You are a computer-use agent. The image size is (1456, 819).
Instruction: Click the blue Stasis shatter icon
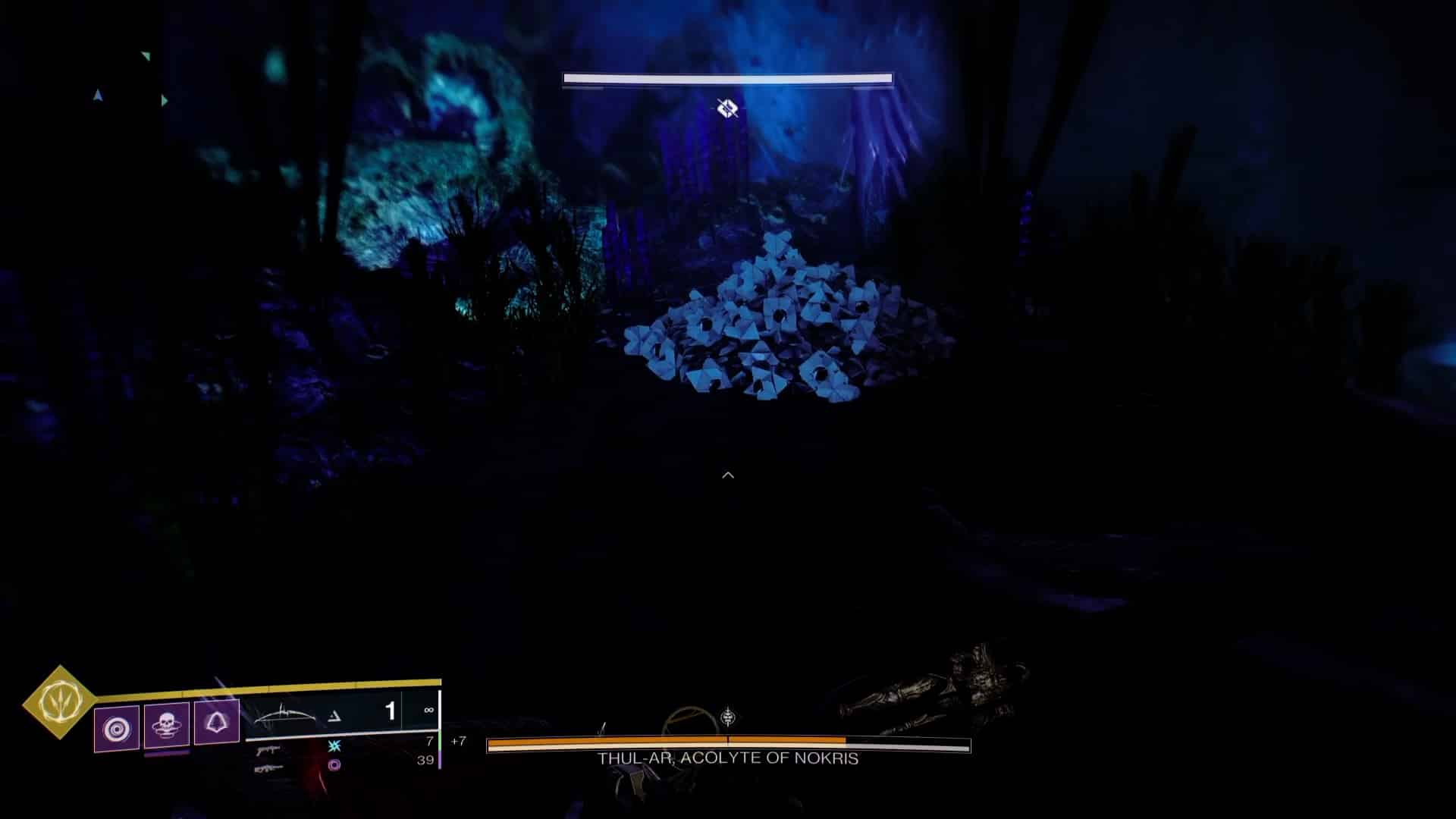click(x=334, y=747)
